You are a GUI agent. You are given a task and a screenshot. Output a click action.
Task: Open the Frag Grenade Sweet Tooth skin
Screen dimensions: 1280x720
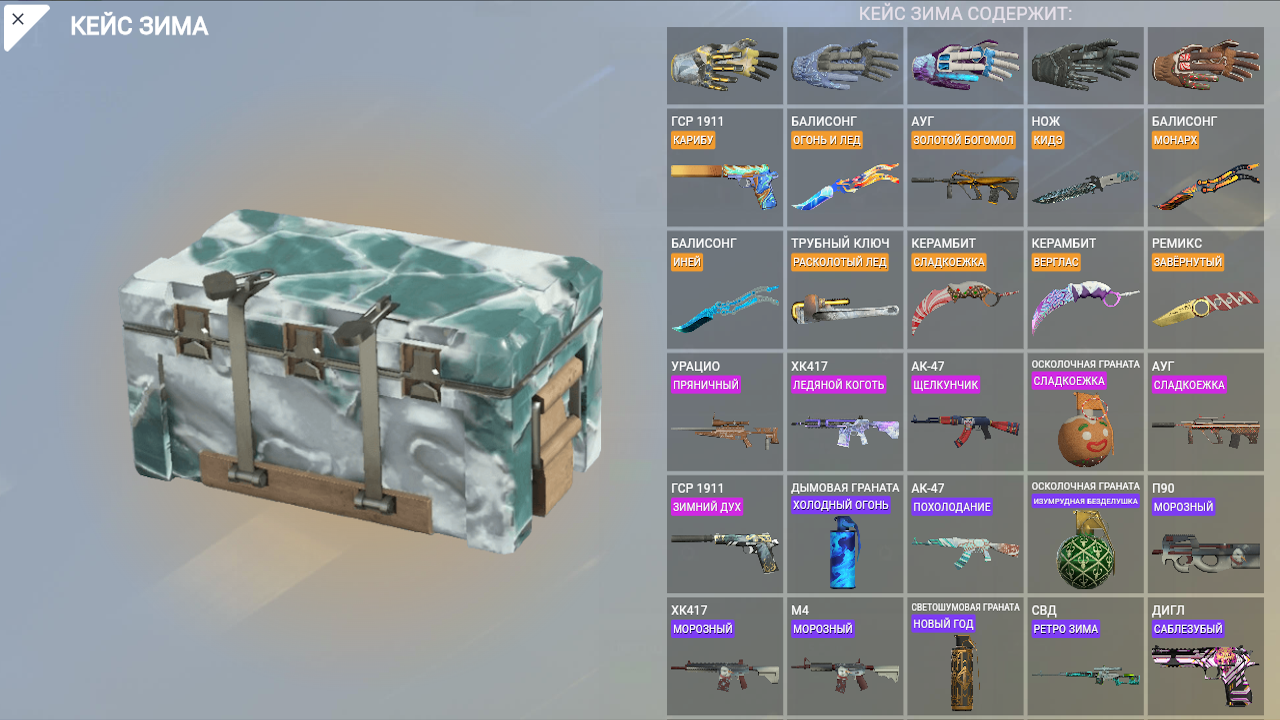coord(1085,411)
